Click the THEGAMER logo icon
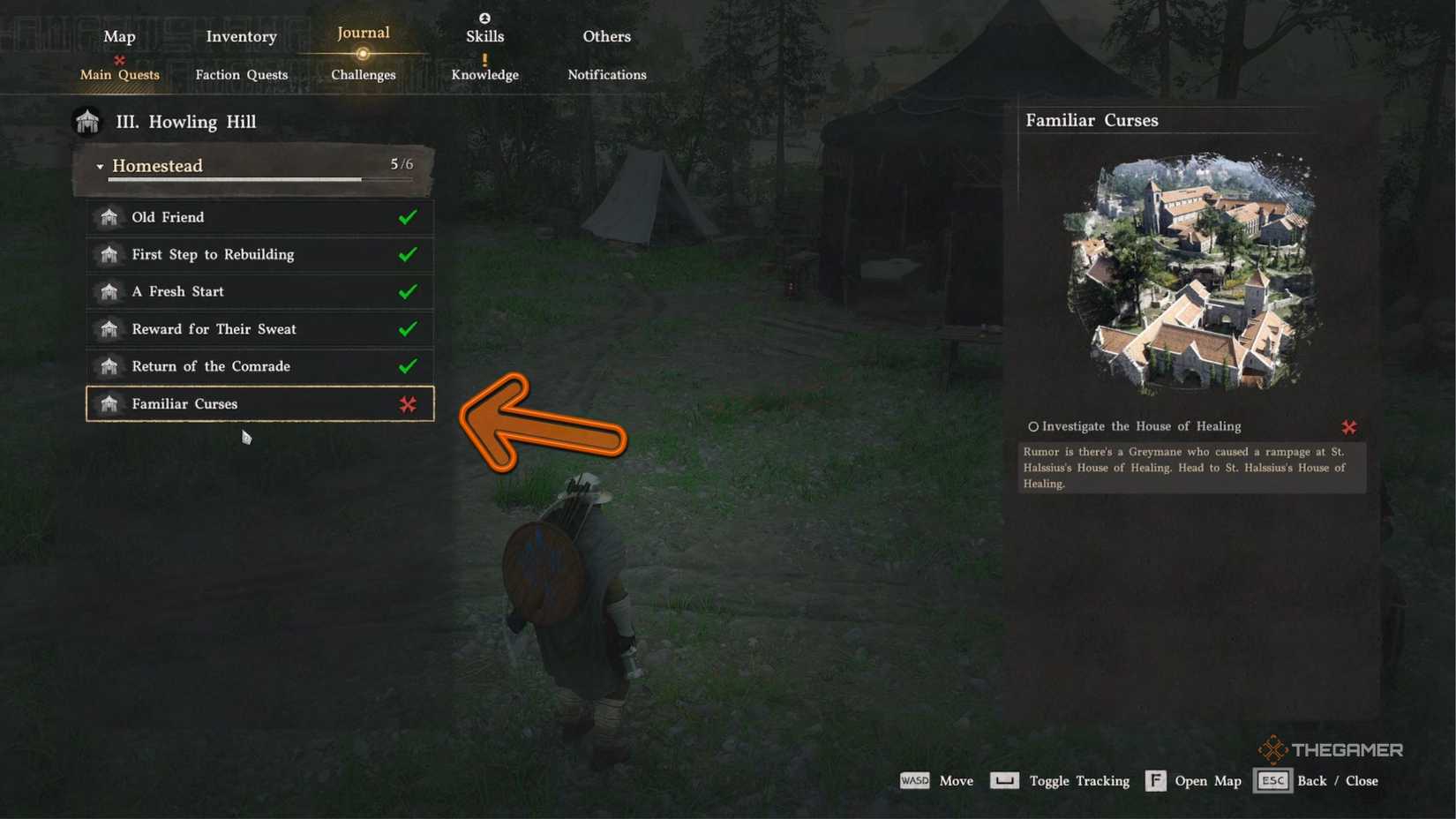The image size is (1456, 819). click(1273, 748)
